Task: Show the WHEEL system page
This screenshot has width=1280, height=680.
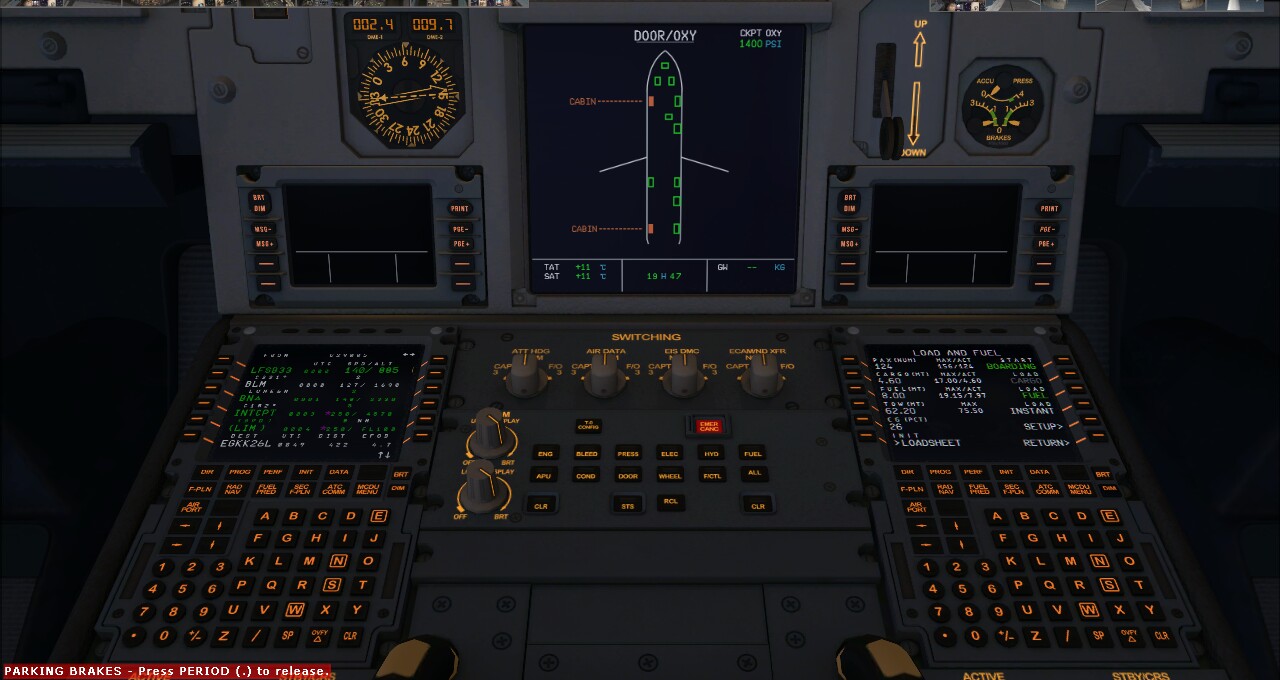Action: (x=670, y=476)
